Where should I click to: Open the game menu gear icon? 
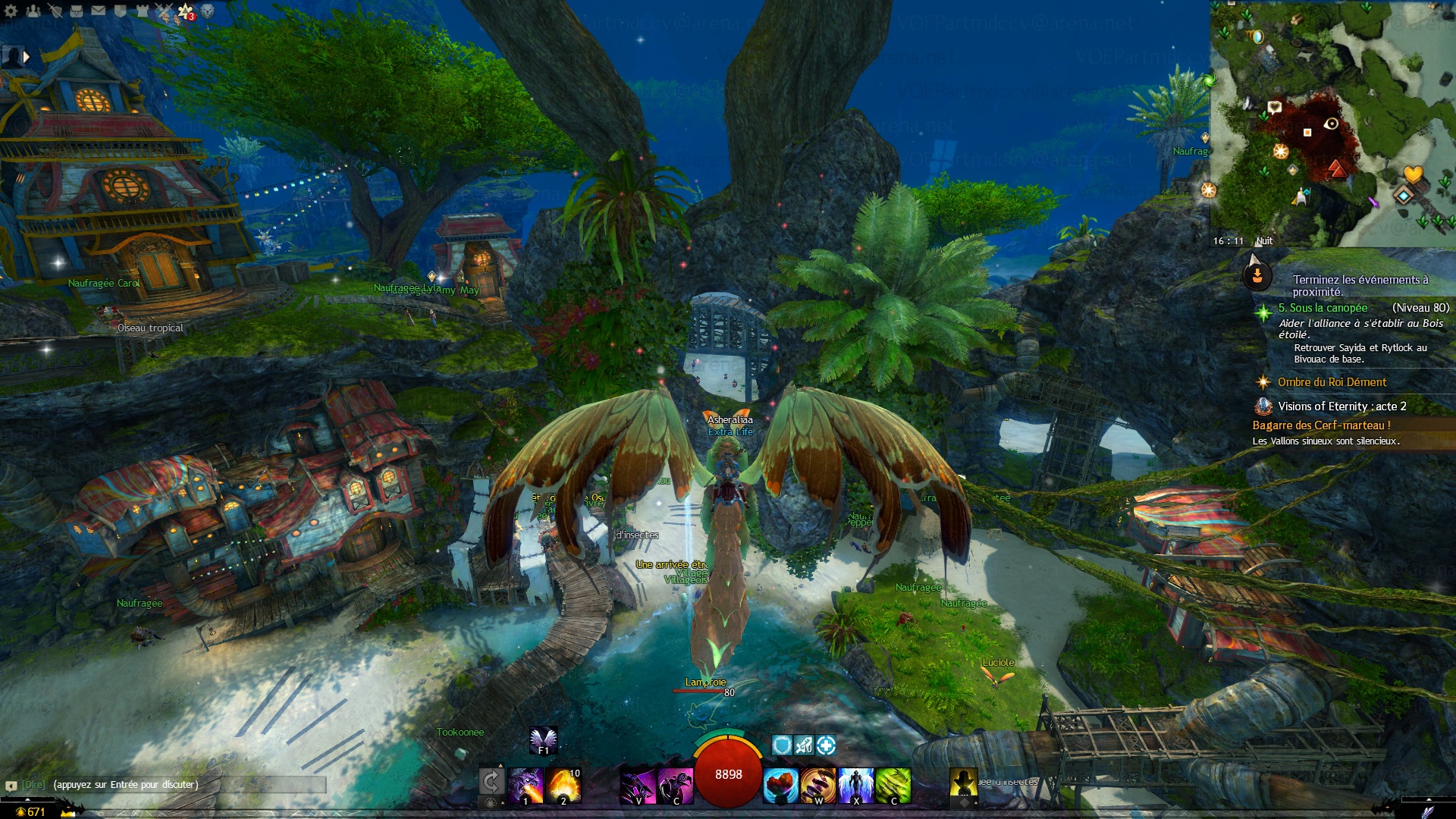click(x=11, y=11)
